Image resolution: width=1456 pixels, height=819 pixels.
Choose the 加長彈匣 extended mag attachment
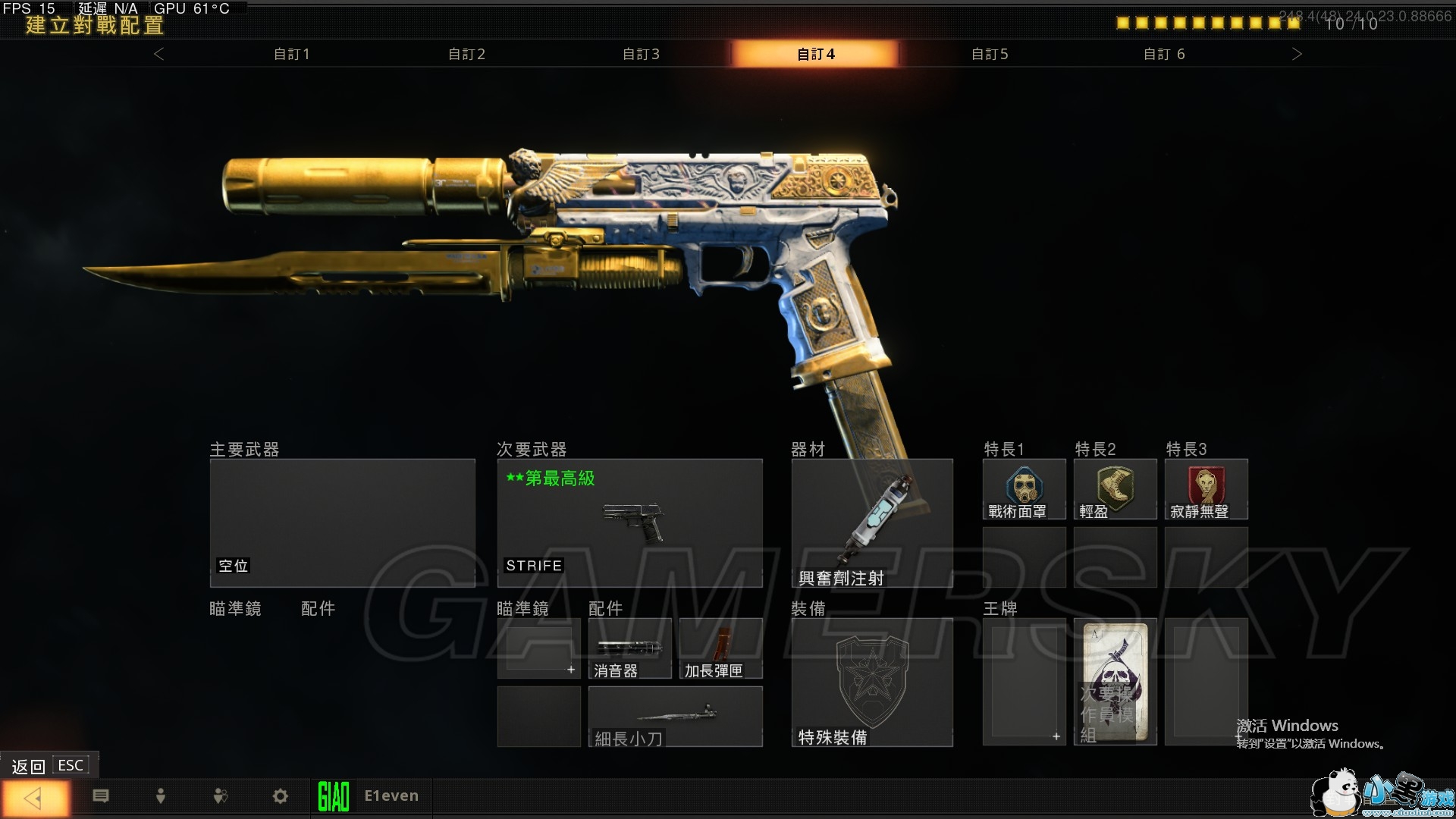click(x=720, y=648)
